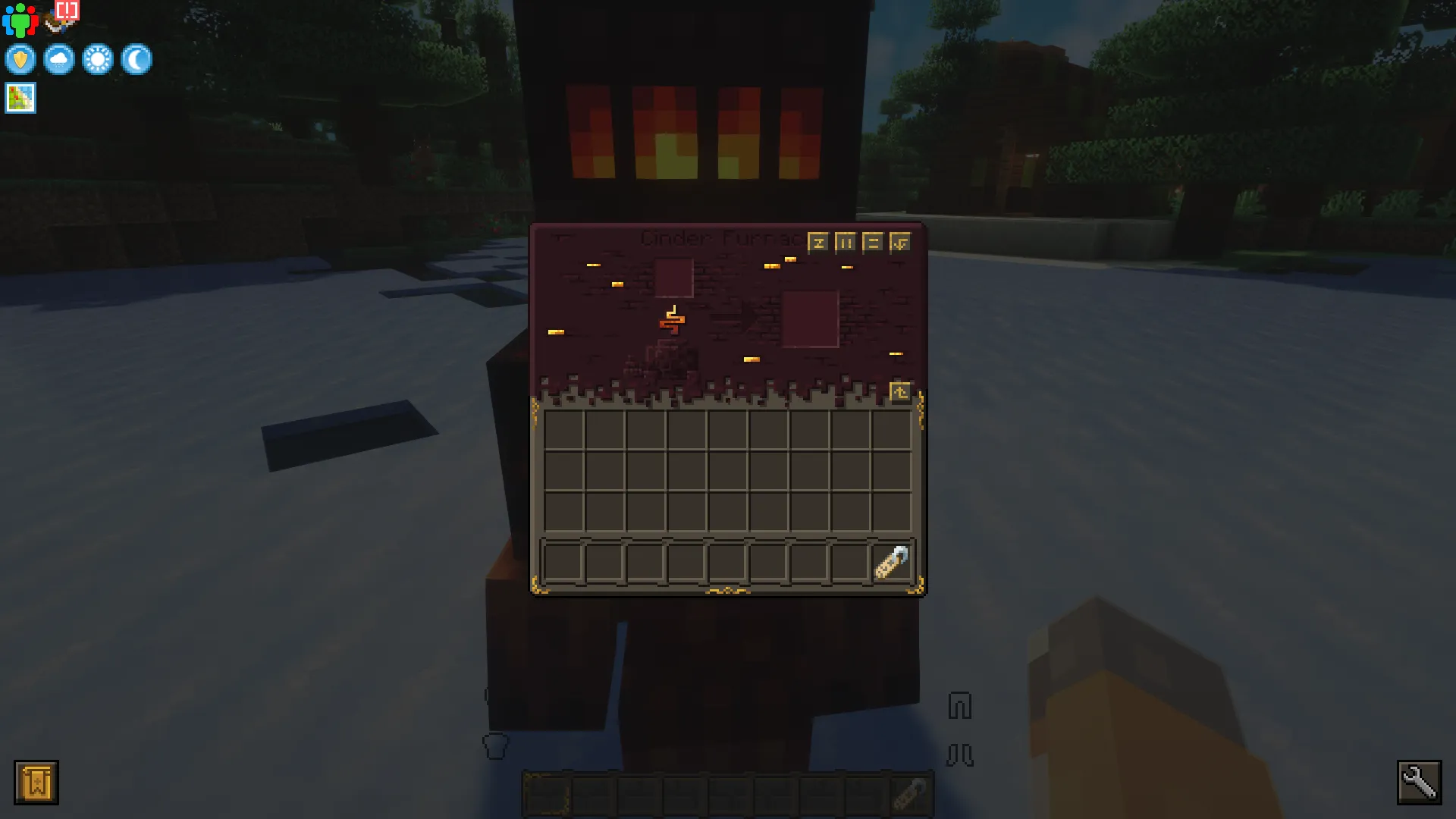
Task: Click the transfer arrow button above the inventory
Action: tap(900, 390)
